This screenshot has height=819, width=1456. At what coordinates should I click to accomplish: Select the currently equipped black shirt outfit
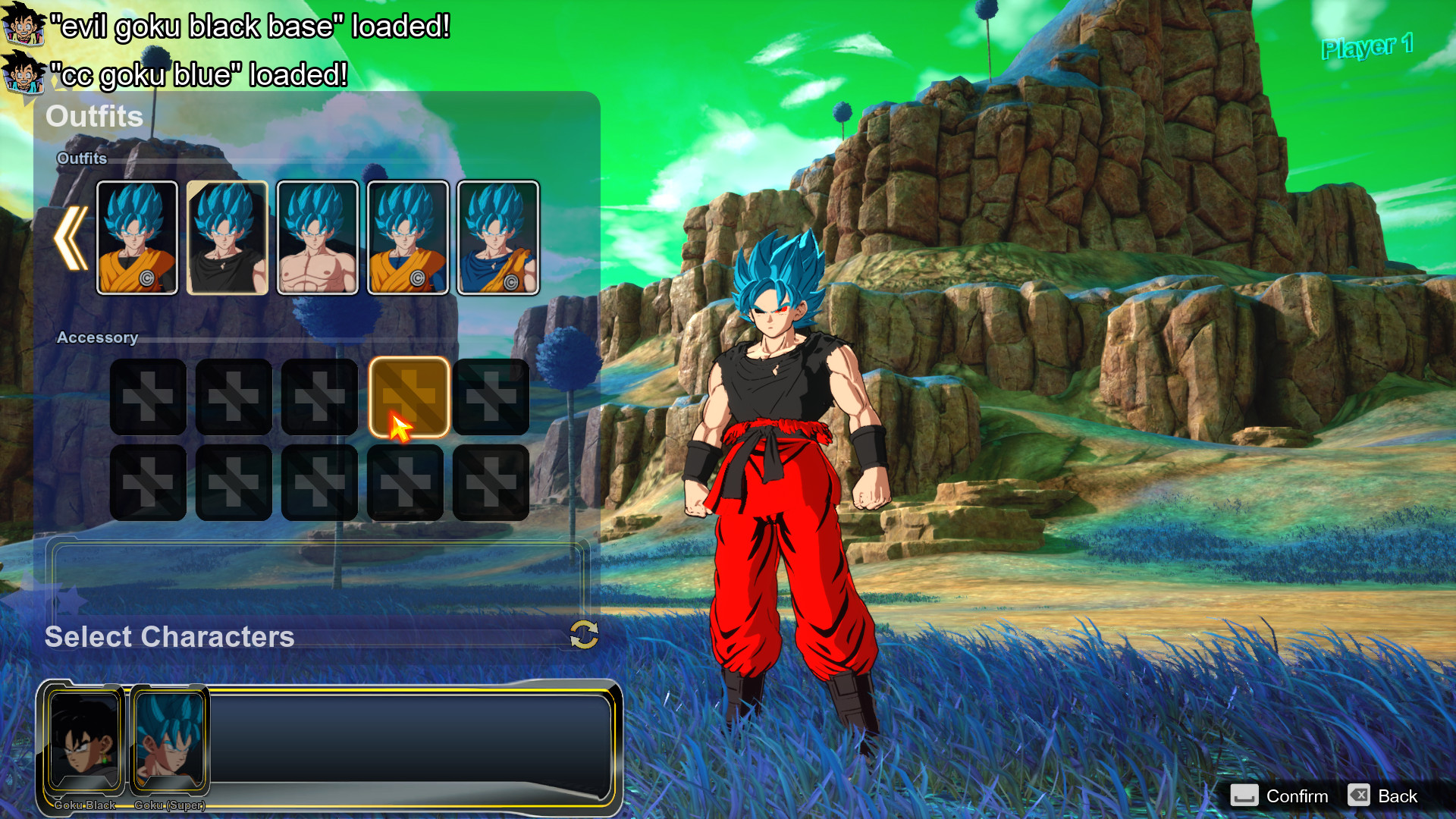pos(227,237)
